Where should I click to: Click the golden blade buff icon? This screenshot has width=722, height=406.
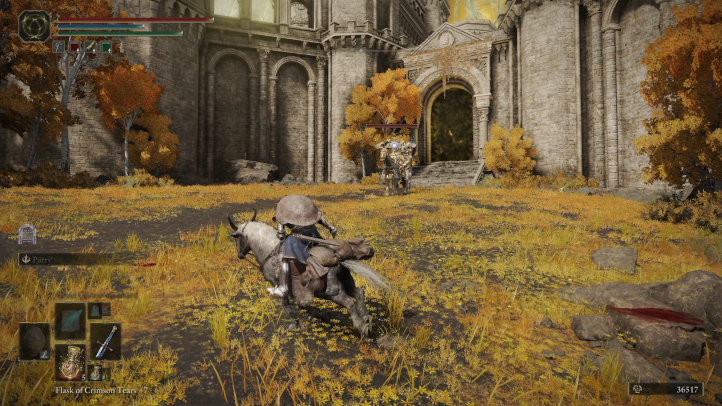pyautogui.click(x=90, y=46)
